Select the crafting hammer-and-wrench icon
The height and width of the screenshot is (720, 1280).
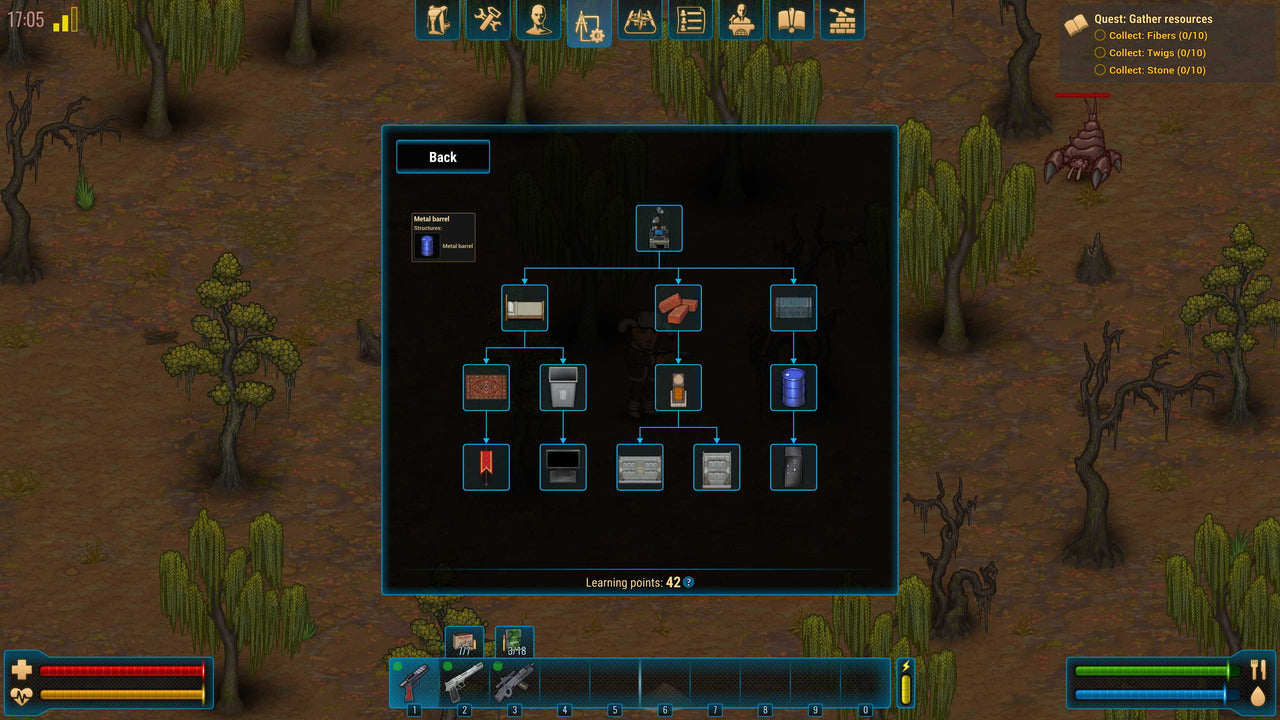[487, 20]
